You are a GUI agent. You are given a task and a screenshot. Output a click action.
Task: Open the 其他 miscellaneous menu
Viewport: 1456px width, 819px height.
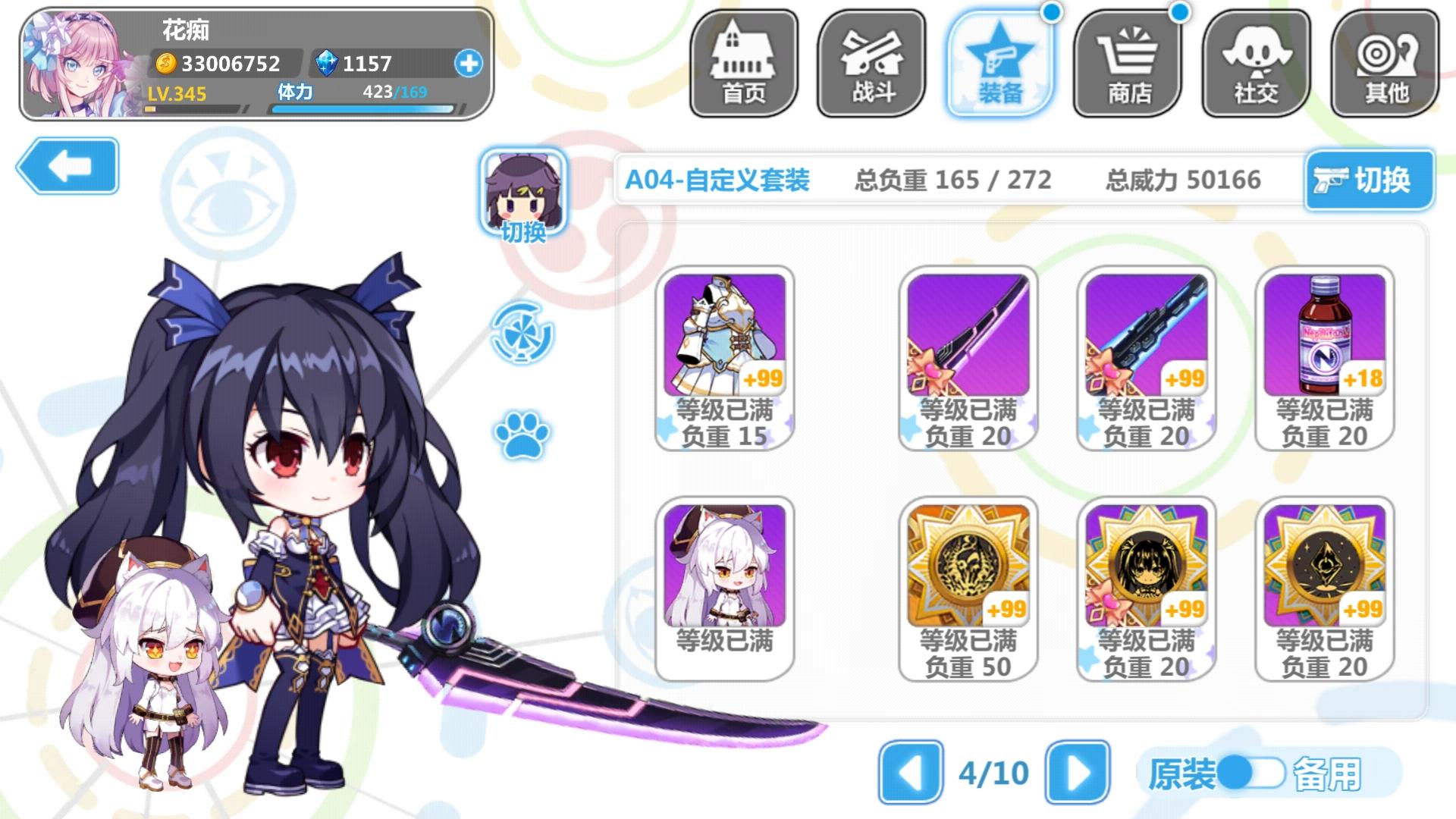(1385, 62)
